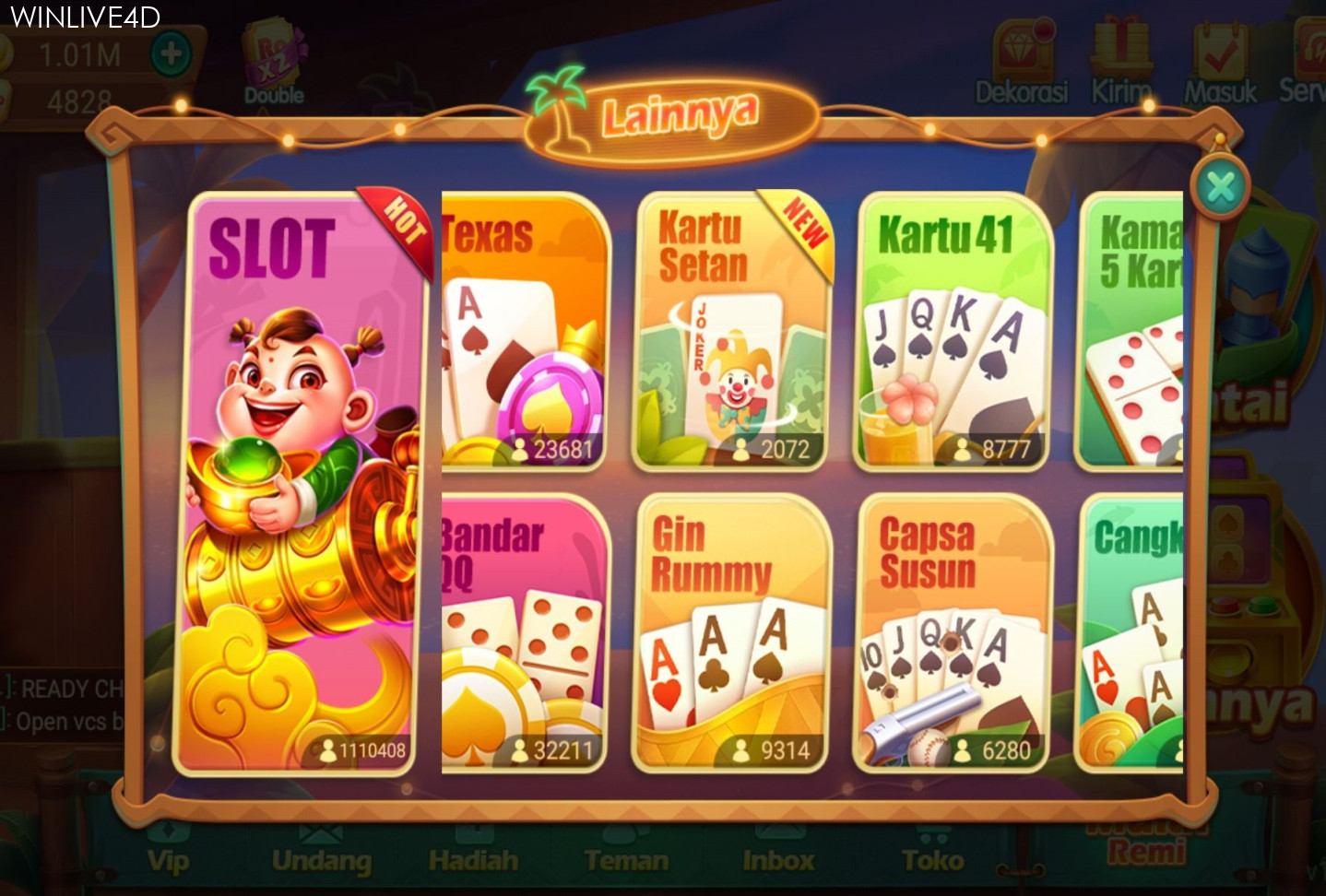Image resolution: width=1326 pixels, height=896 pixels.
Task: Open the Inbox from bottom bar
Action: click(779, 858)
